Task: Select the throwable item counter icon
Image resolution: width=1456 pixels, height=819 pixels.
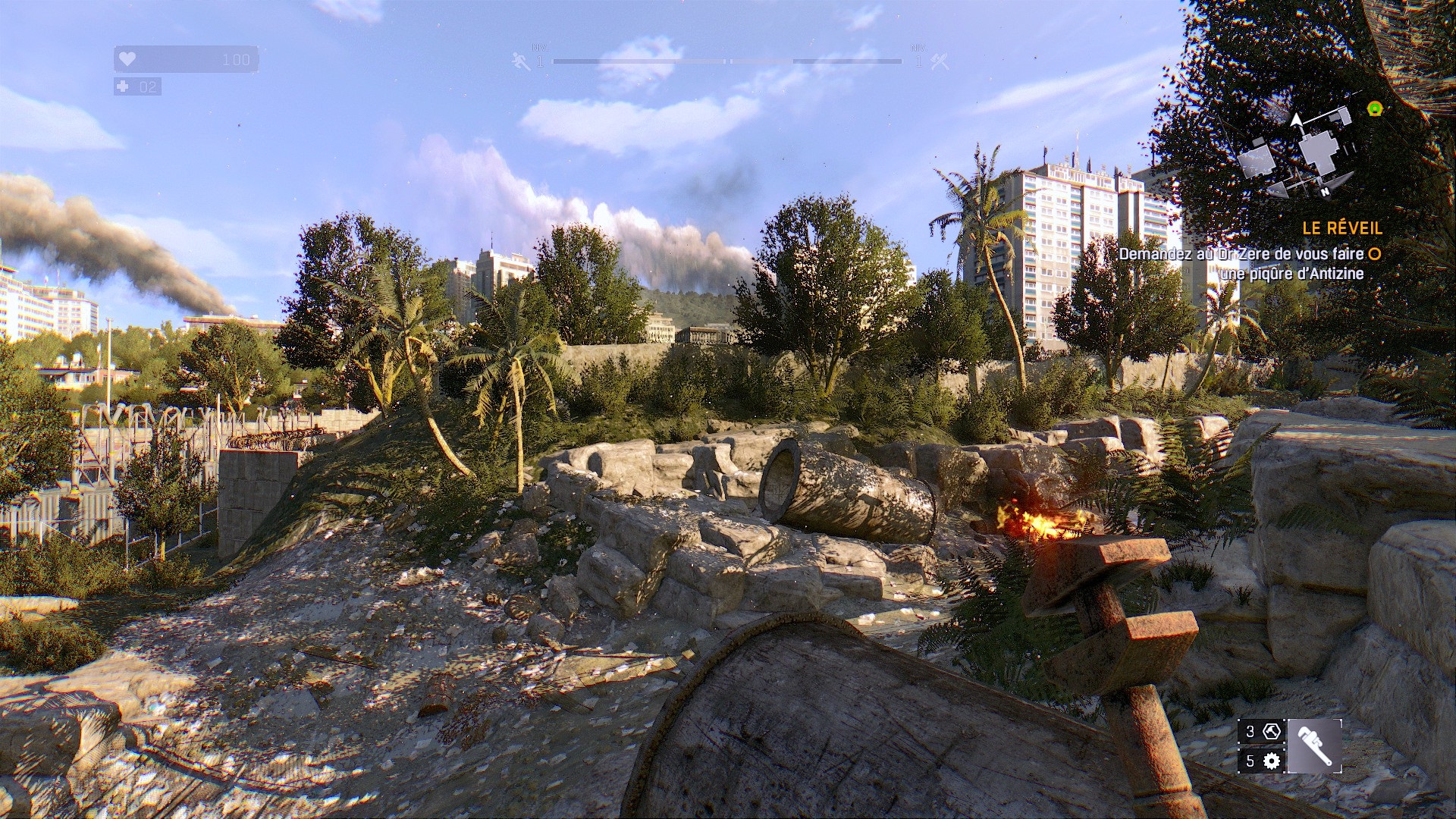Action: click(1272, 731)
